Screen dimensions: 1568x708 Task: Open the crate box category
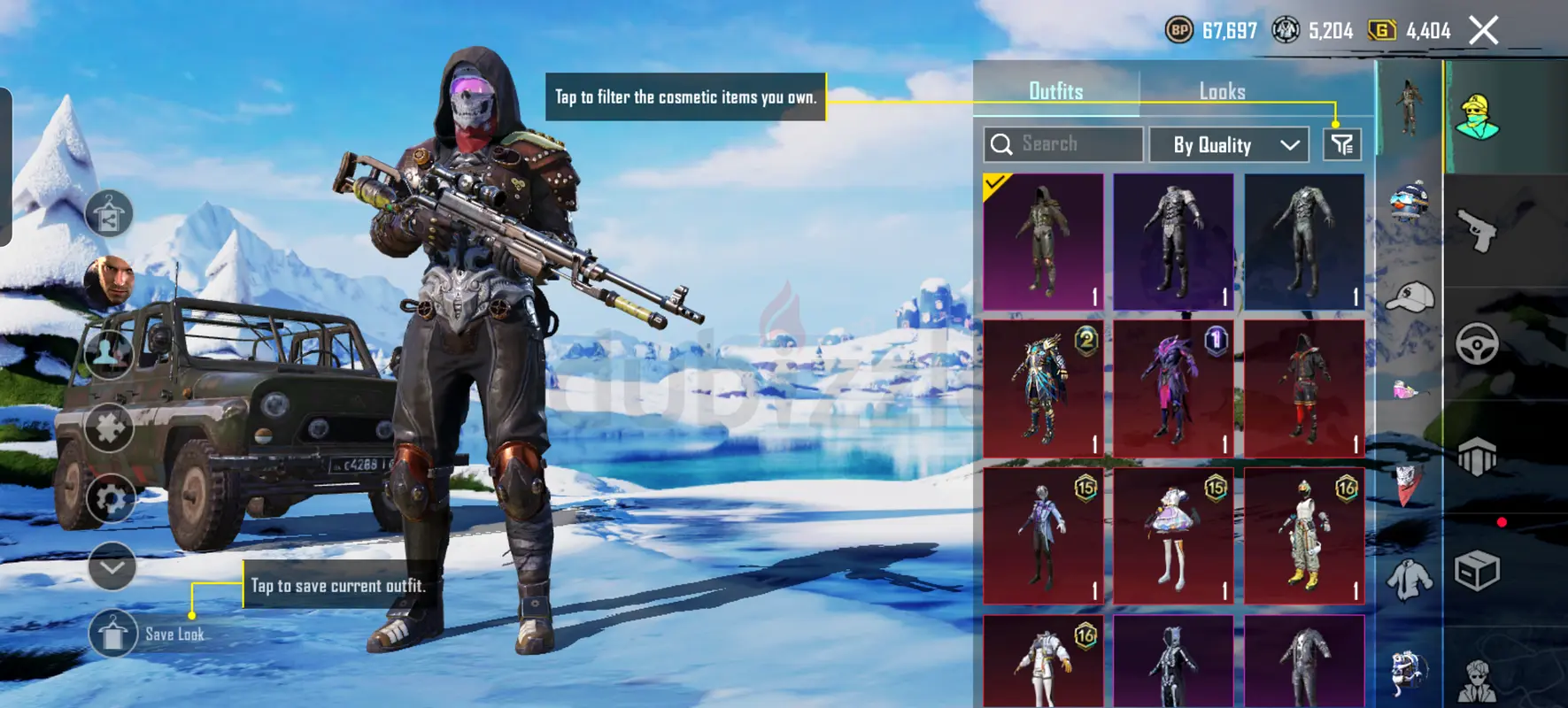[1477, 571]
